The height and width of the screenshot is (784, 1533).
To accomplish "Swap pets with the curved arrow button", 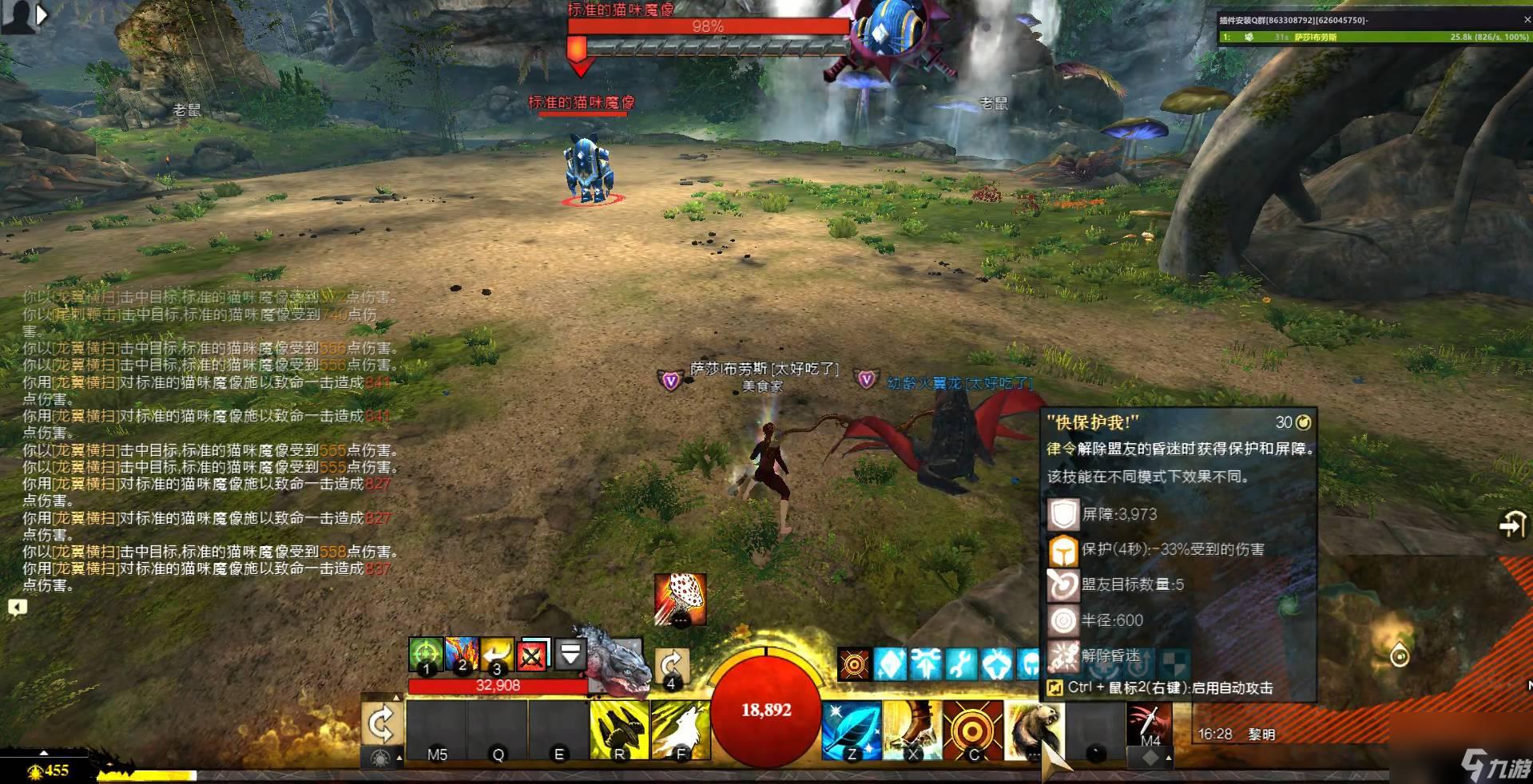I will pyautogui.click(x=671, y=667).
